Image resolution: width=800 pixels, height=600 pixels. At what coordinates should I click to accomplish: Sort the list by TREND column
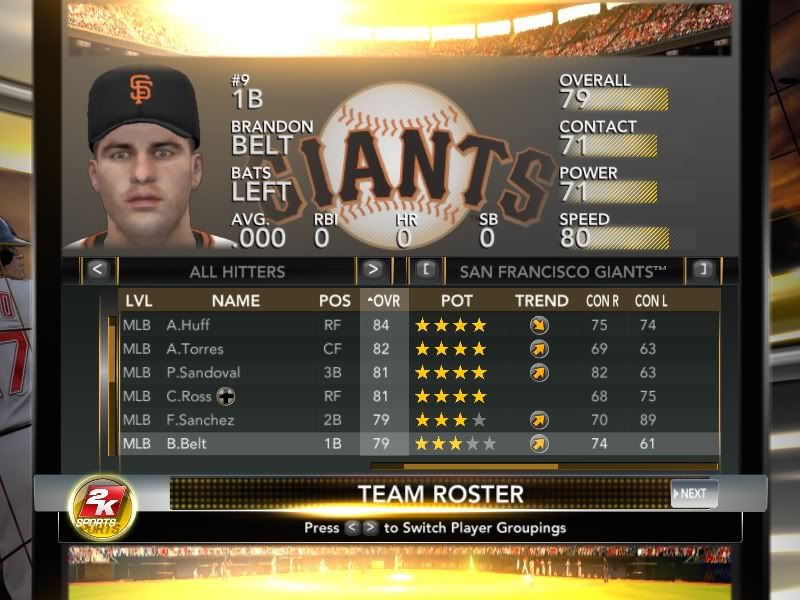(542, 300)
